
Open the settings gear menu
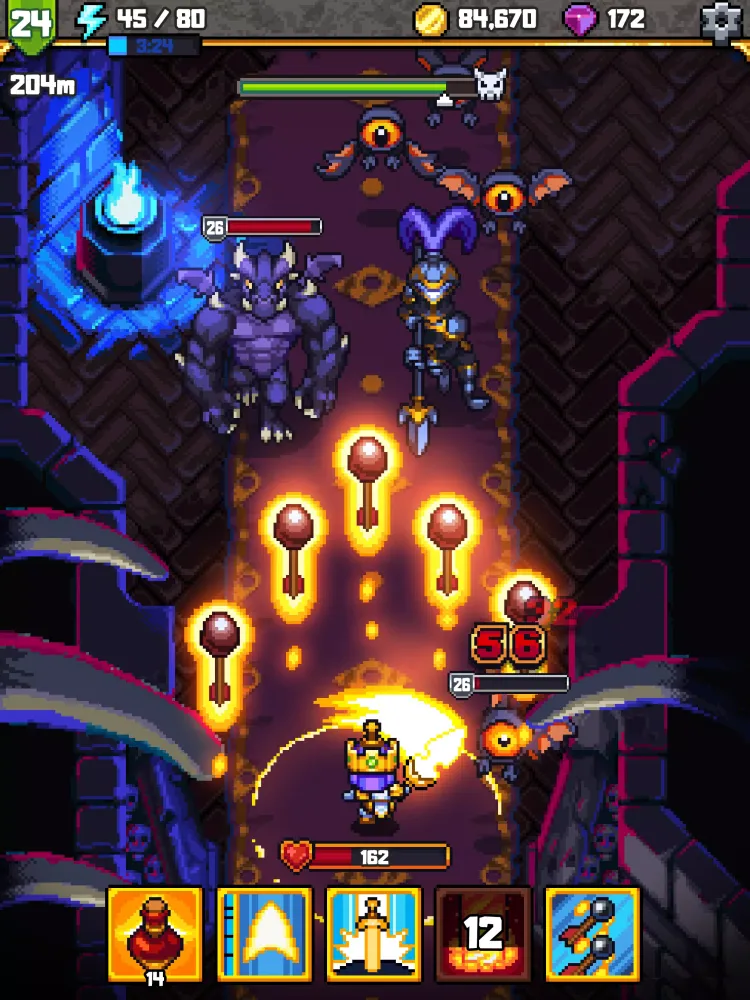click(x=724, y=20)
